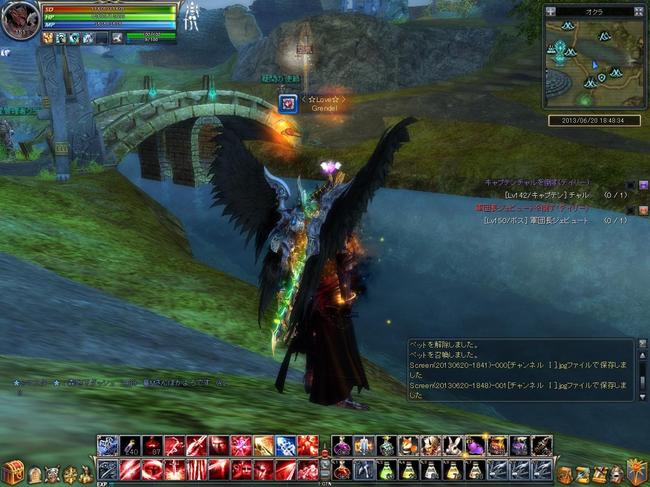
Task: Open the treasure chest menu icon
Action: [x=13, y=470]
